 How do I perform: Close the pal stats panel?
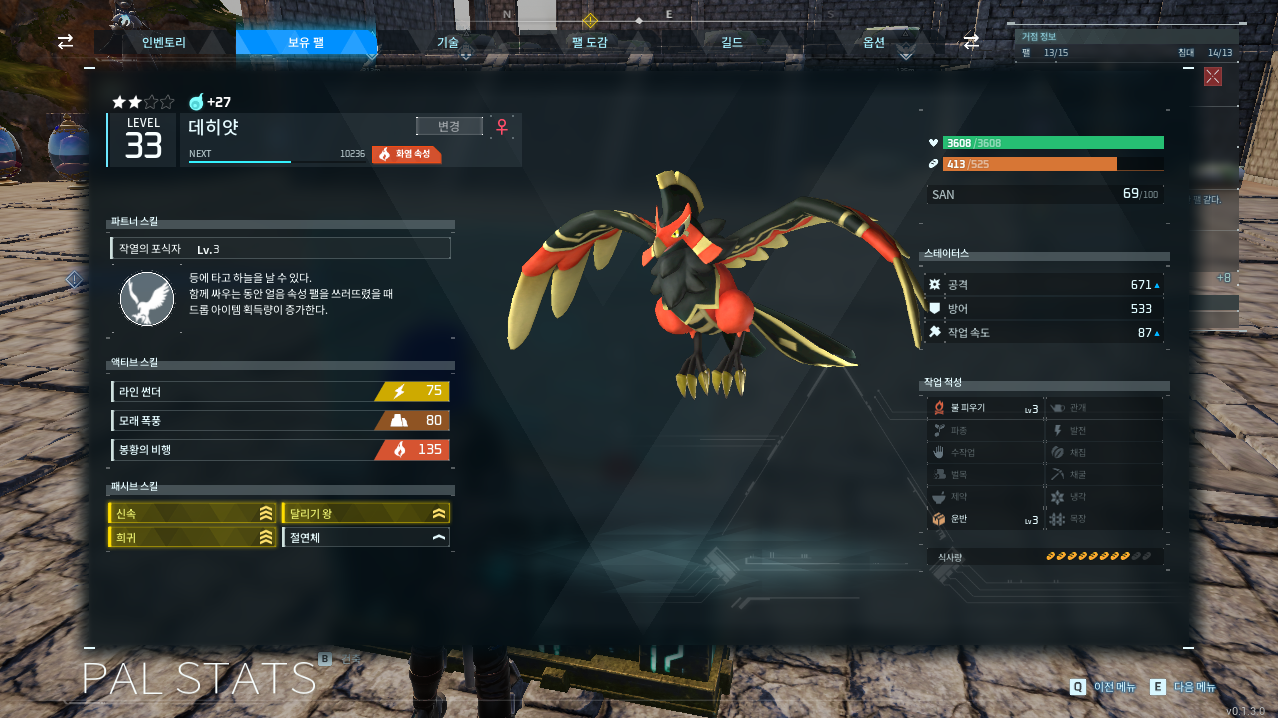(x=1213, y=76)
